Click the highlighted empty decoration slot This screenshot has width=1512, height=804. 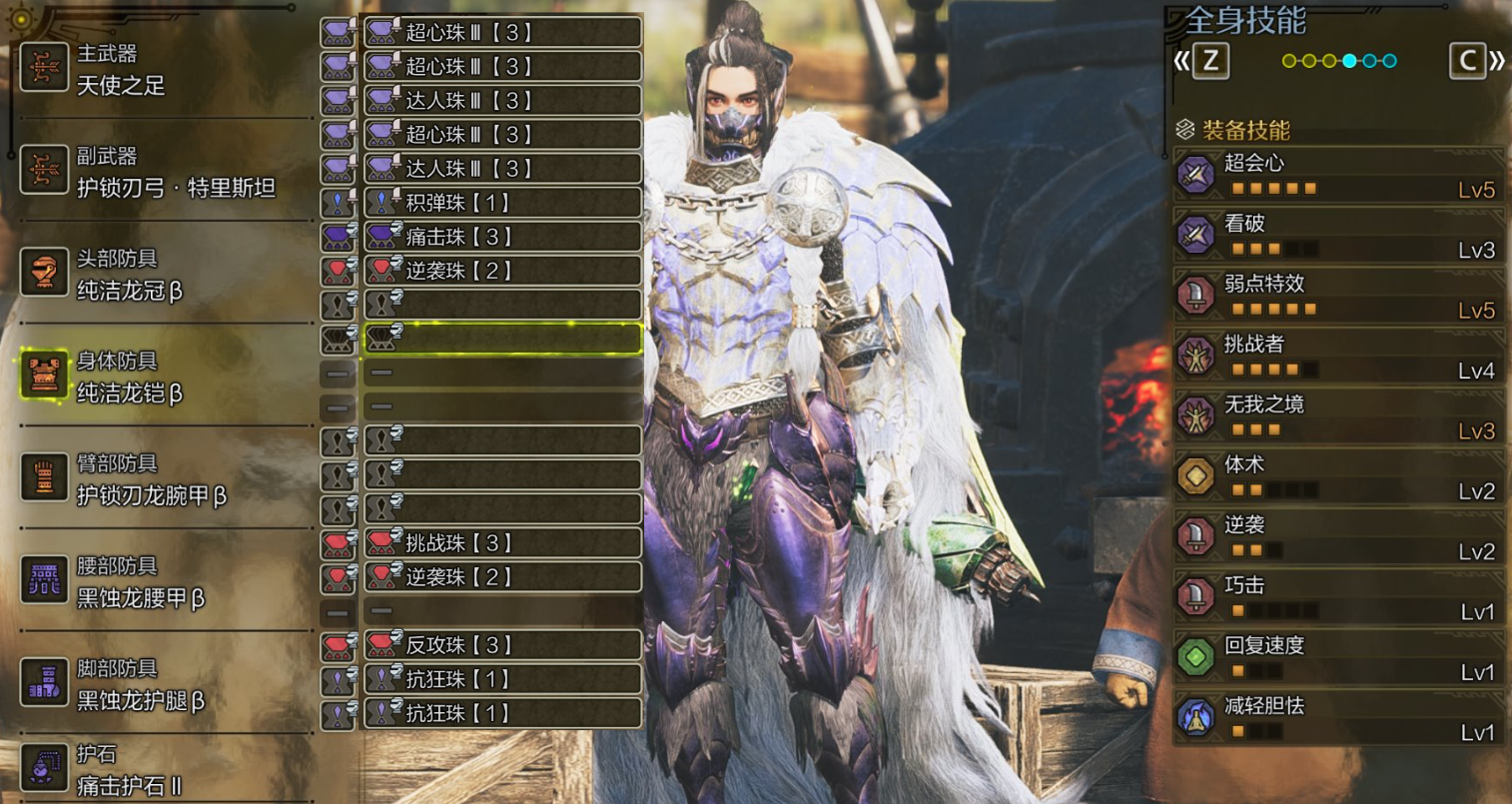tap(501, 339)
